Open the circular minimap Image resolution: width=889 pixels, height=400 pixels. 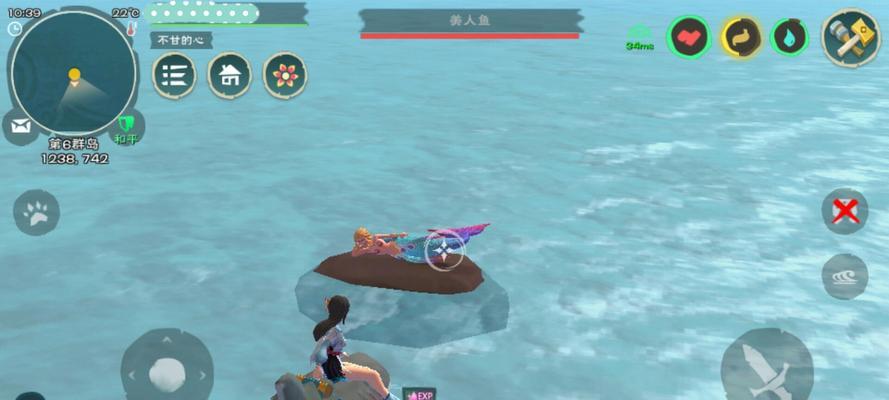pos(73,75)
